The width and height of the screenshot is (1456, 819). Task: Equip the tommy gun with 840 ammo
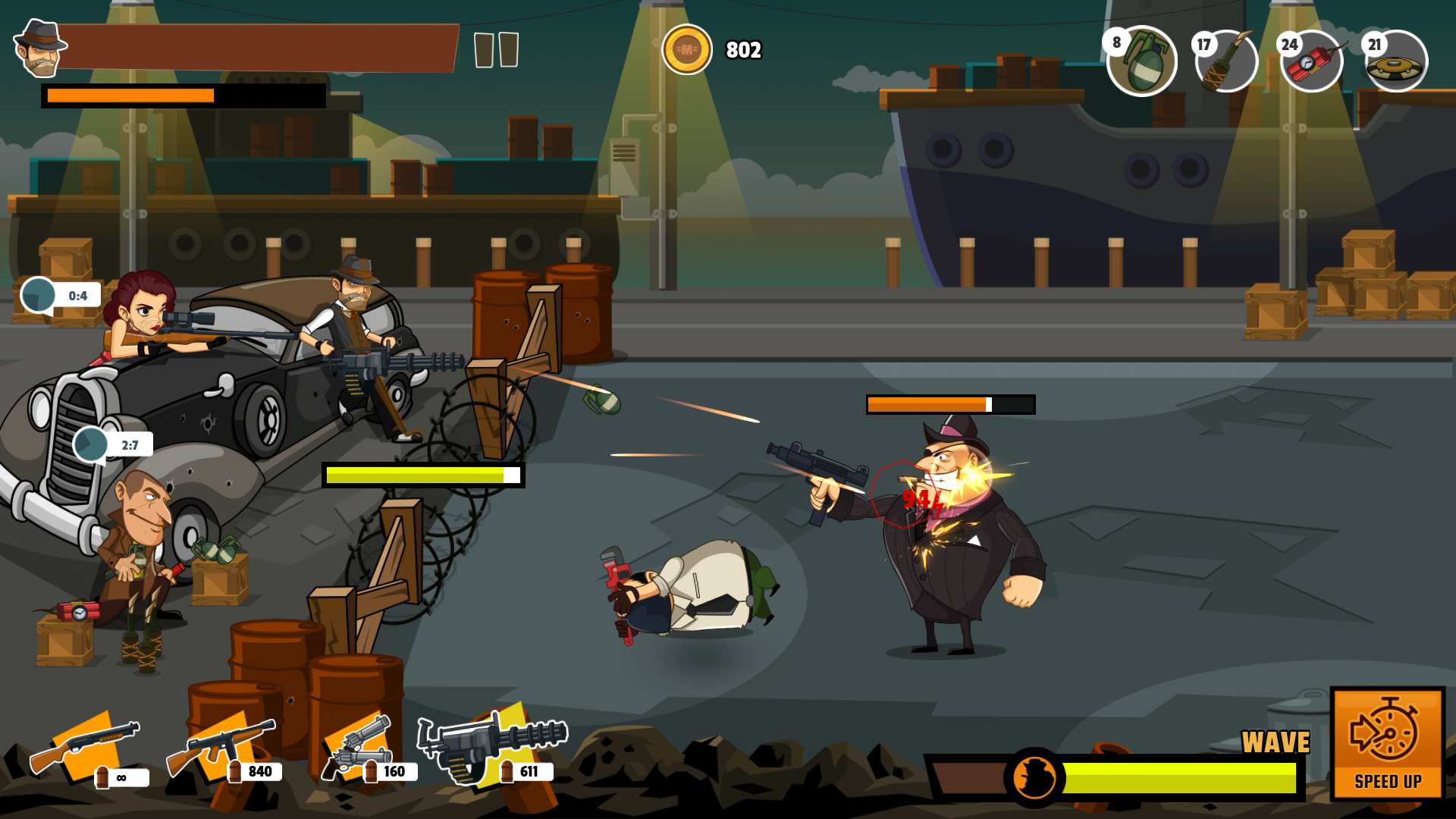coord(221,745)
